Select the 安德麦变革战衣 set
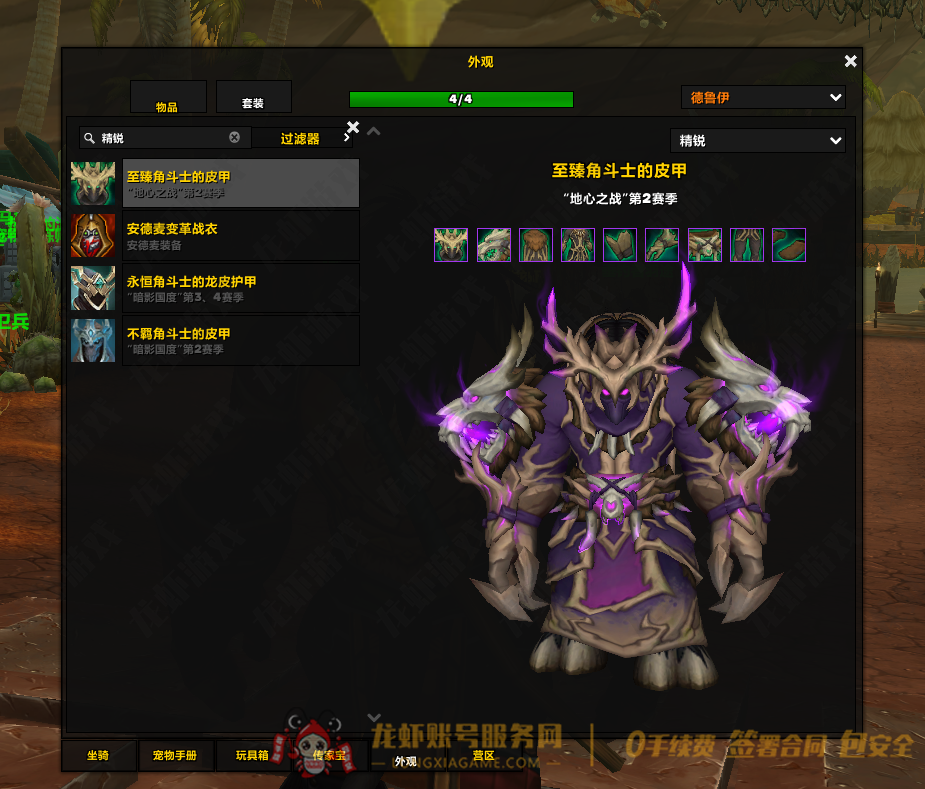The image size is (925, 789). (240, 235)
